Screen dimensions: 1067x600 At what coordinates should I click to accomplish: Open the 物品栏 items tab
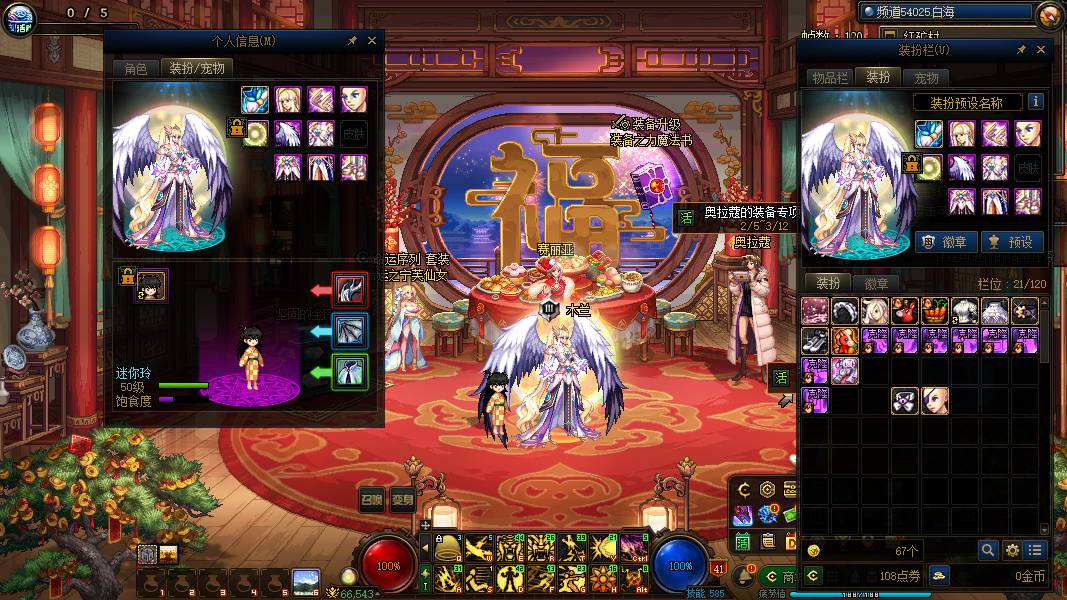pyautogui.click(x=830, y=77)
